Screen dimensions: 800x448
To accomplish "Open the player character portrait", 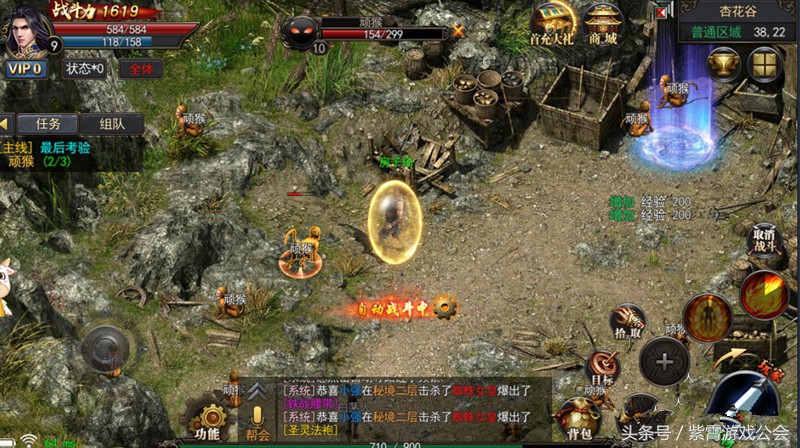I will pyautogui.click(x=24, y=28).
